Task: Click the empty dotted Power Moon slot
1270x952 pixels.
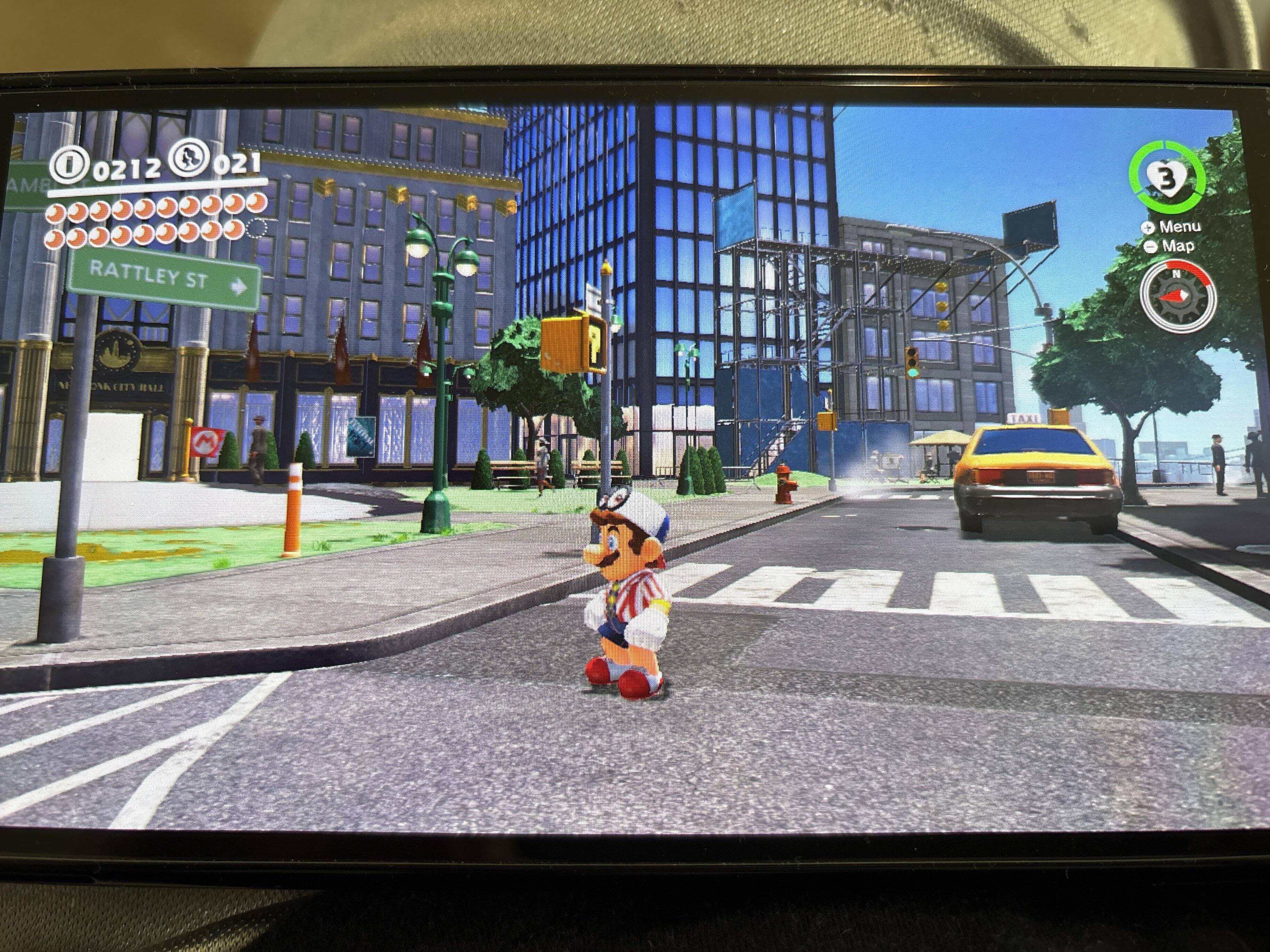Action: 257,229
